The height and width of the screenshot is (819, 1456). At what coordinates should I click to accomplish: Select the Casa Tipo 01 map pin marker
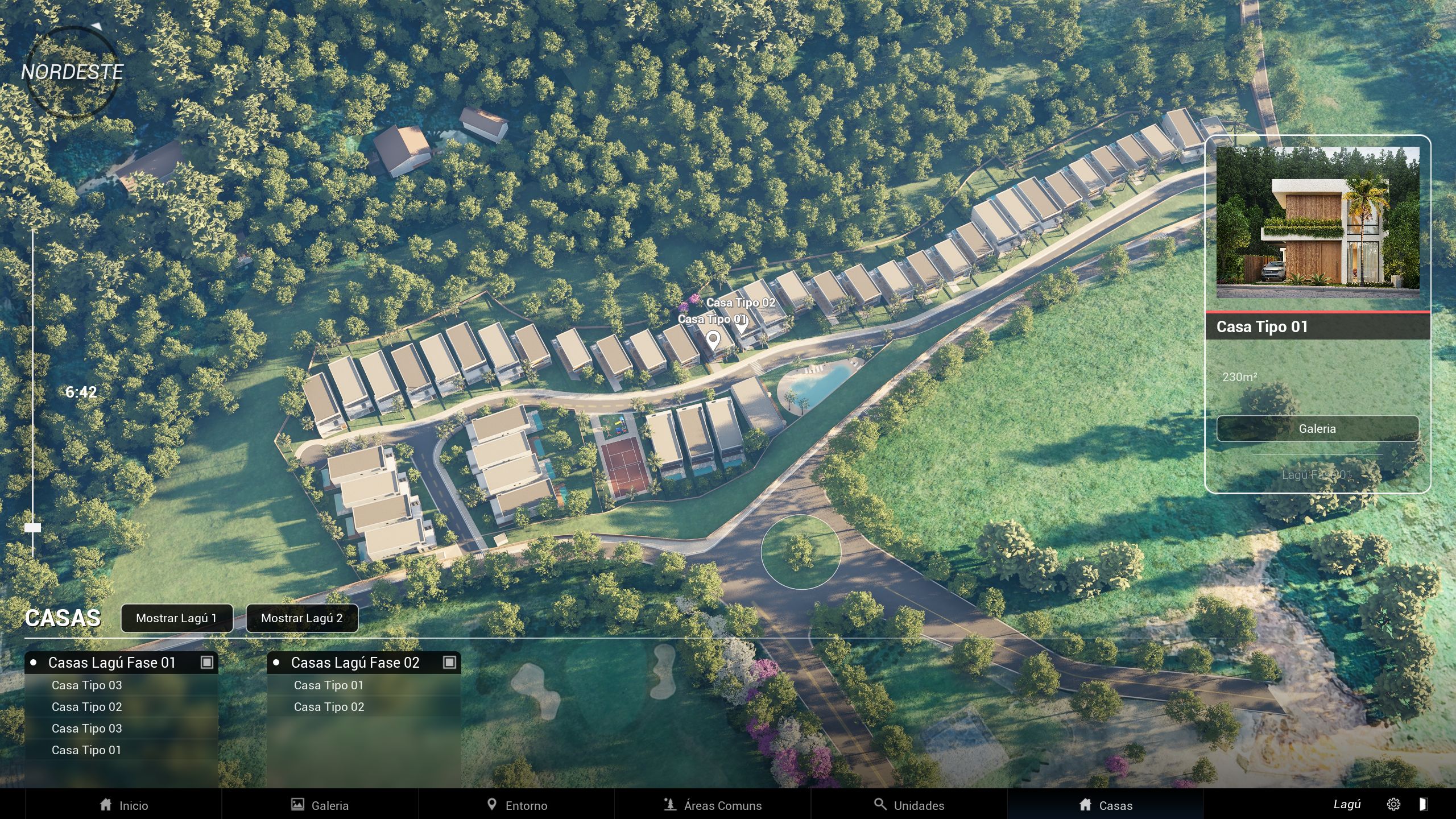(x=713, y=340)
